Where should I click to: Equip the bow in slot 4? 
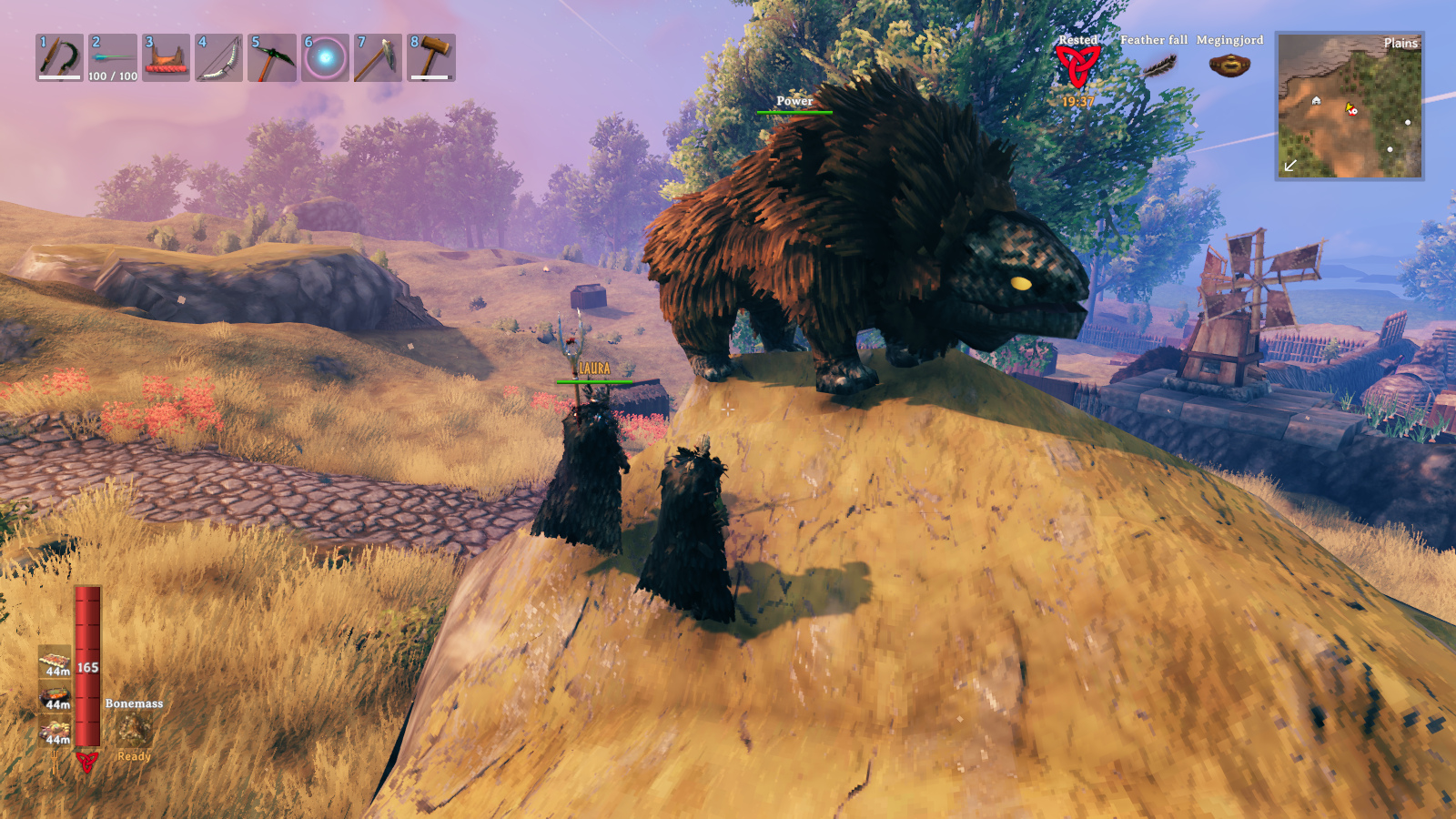pos(218,57)
